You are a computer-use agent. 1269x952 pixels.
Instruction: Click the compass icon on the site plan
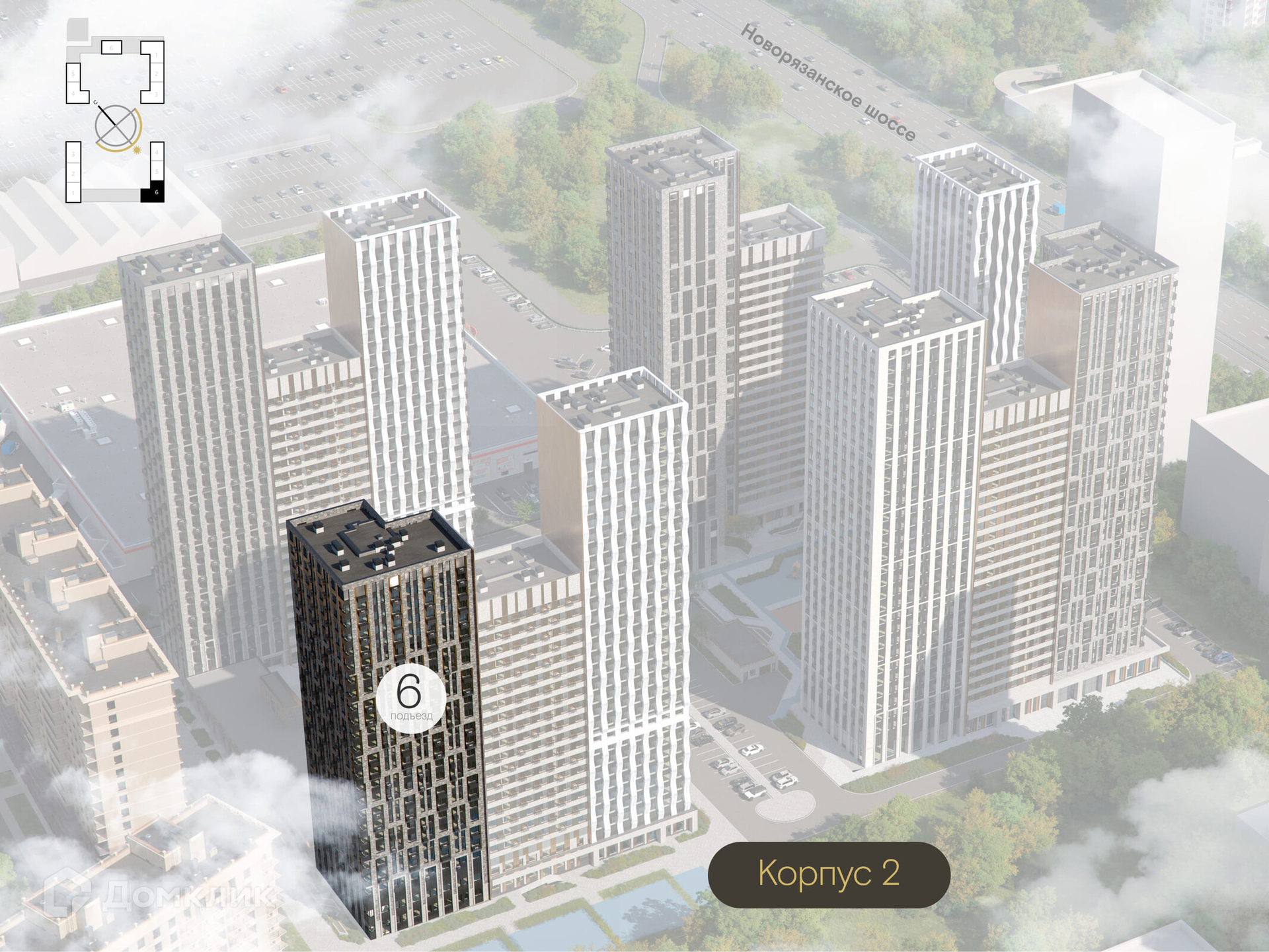coord(117,126)
